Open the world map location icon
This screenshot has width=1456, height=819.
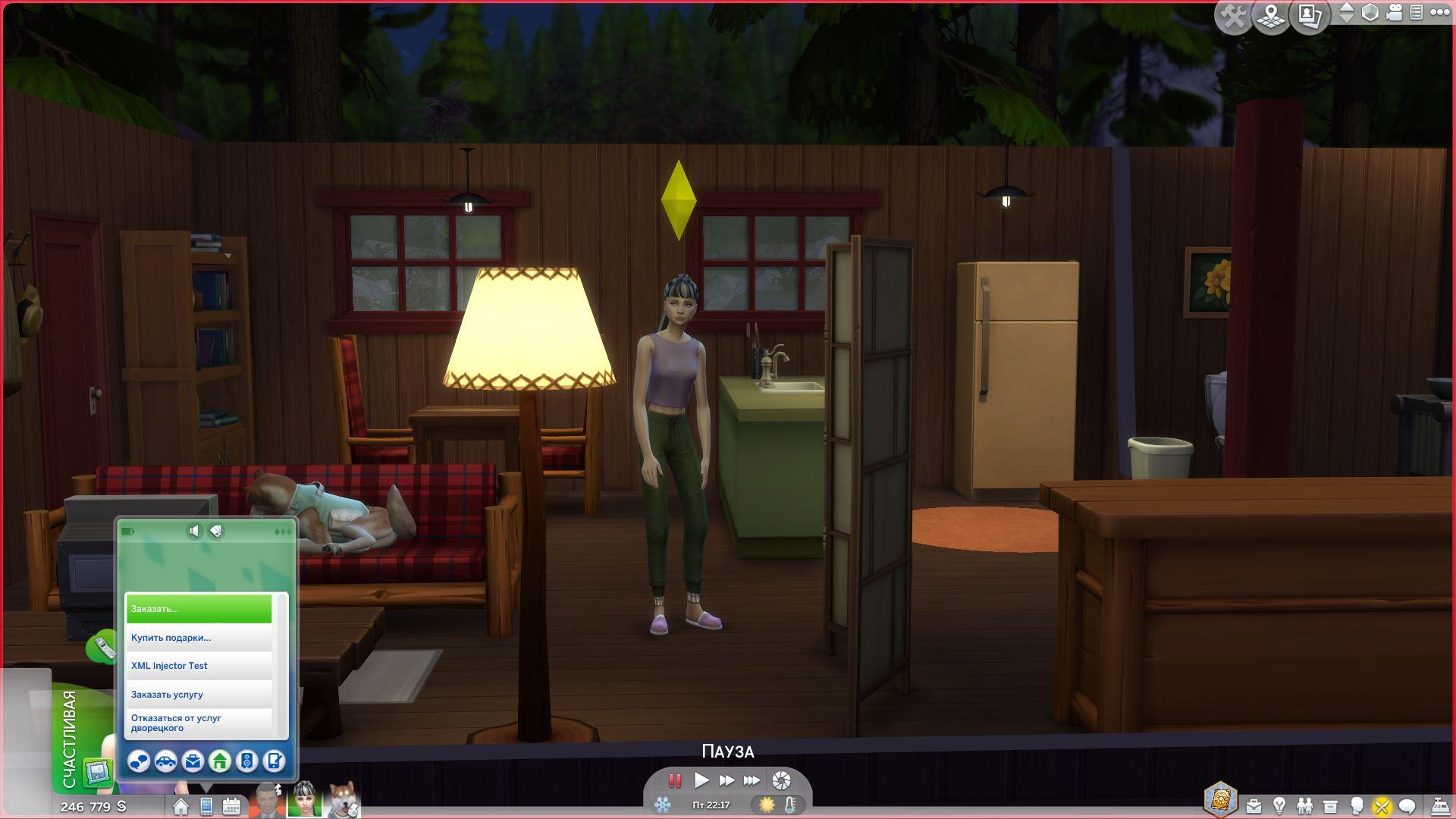tap(1272, 16)
